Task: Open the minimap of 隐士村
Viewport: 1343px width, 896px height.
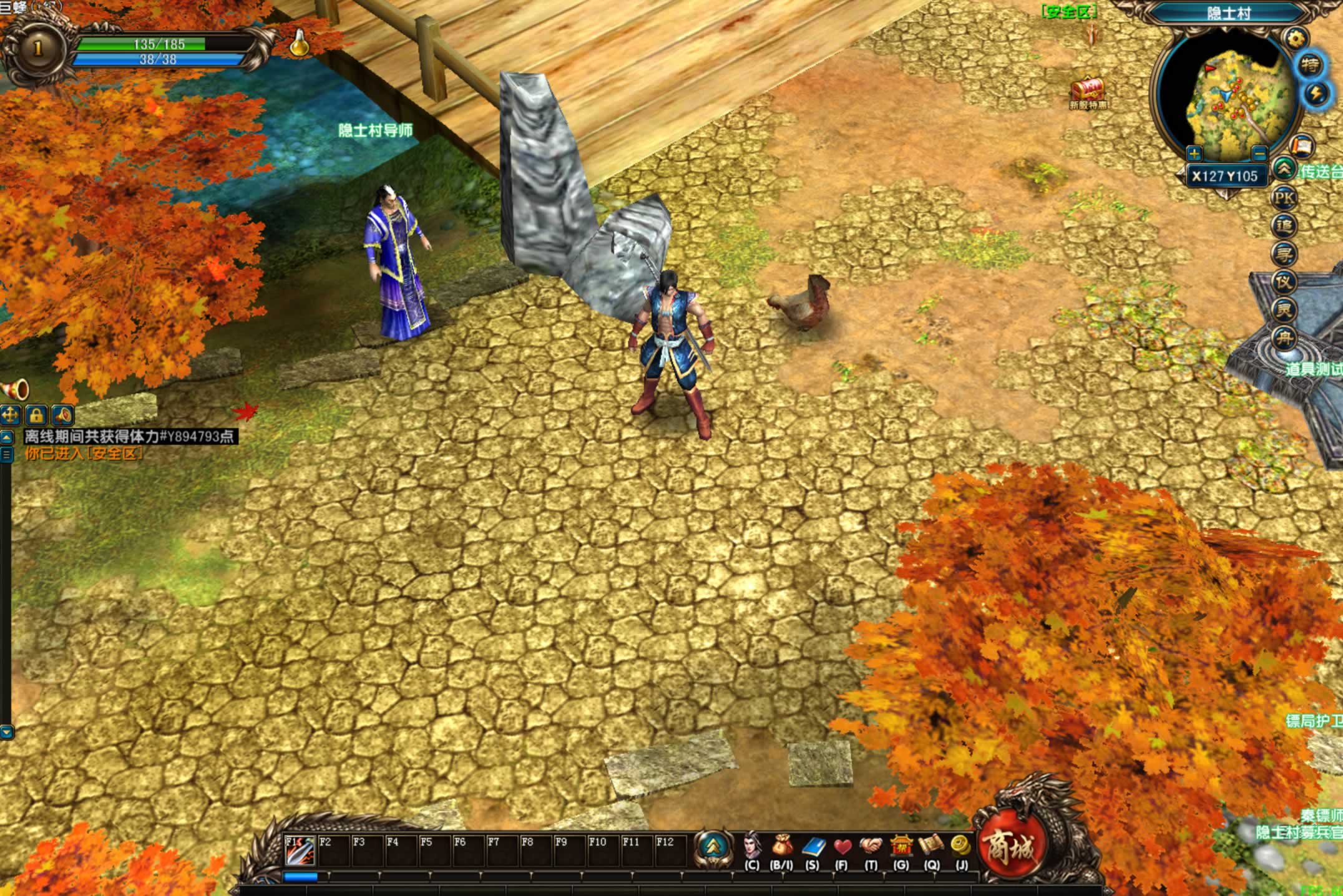Action: point(1226,99)
